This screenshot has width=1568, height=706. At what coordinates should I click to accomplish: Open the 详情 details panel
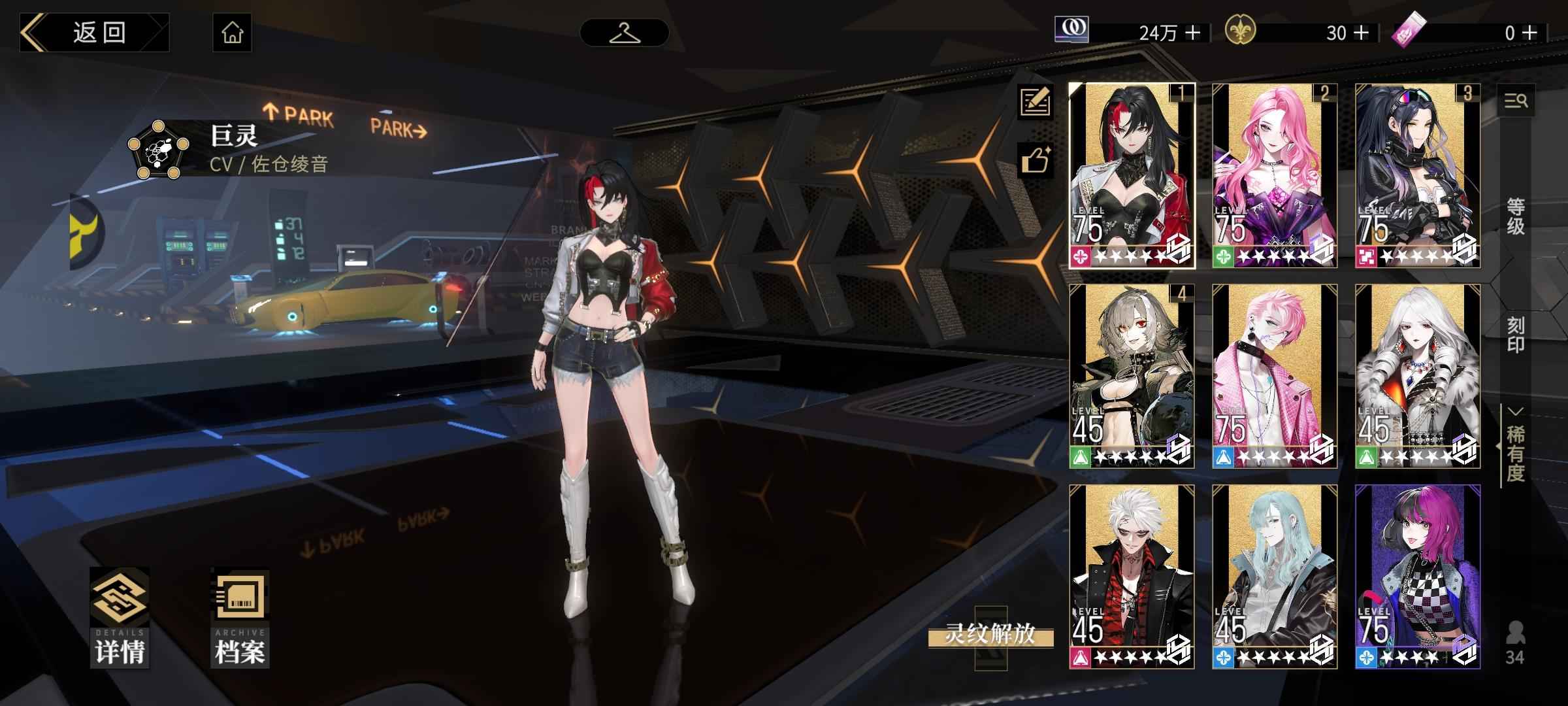point(120,618)
